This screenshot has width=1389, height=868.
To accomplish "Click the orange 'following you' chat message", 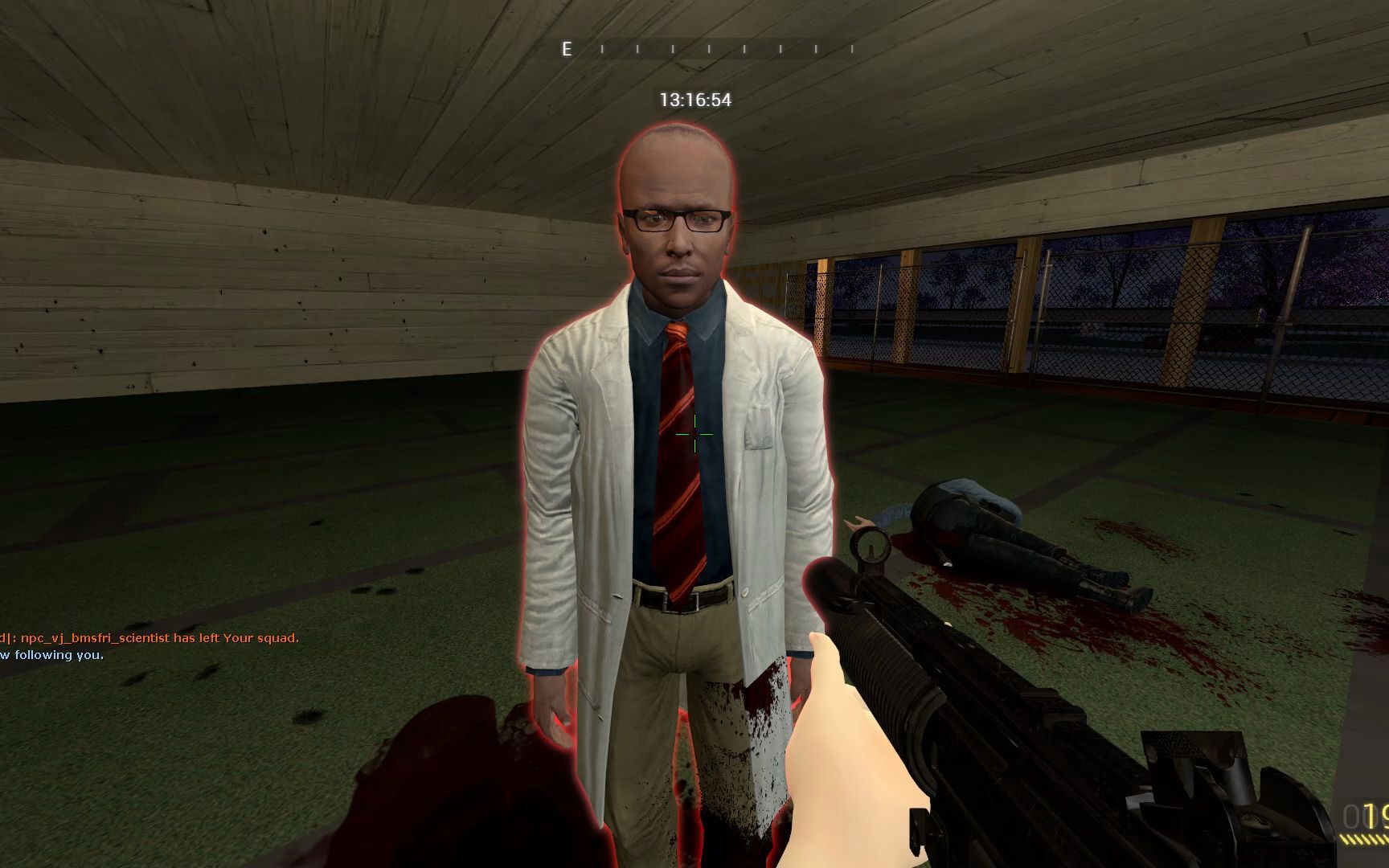I will (x=52, y=655).
